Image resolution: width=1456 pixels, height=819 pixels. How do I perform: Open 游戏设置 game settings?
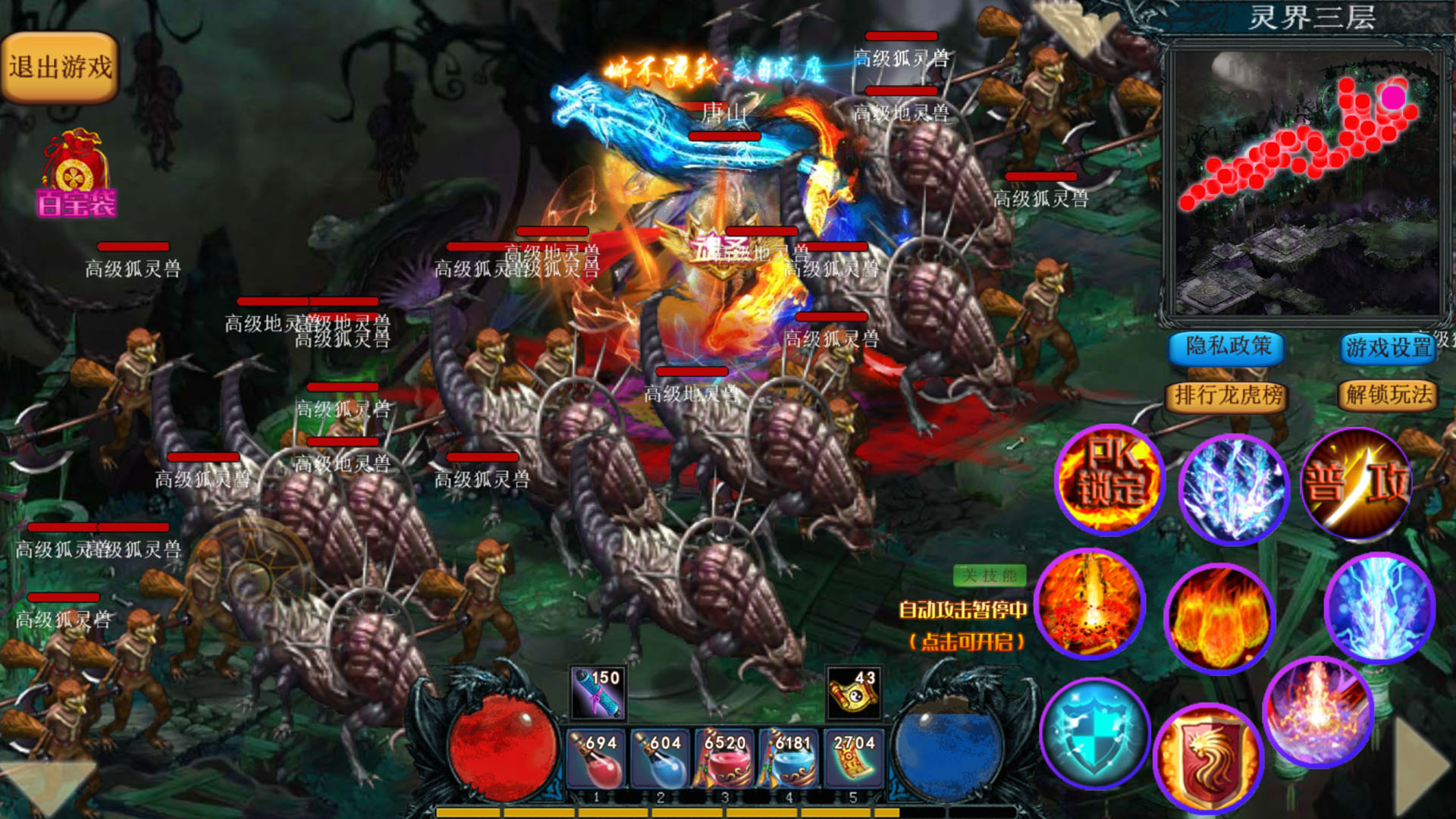click(1388, 348)
